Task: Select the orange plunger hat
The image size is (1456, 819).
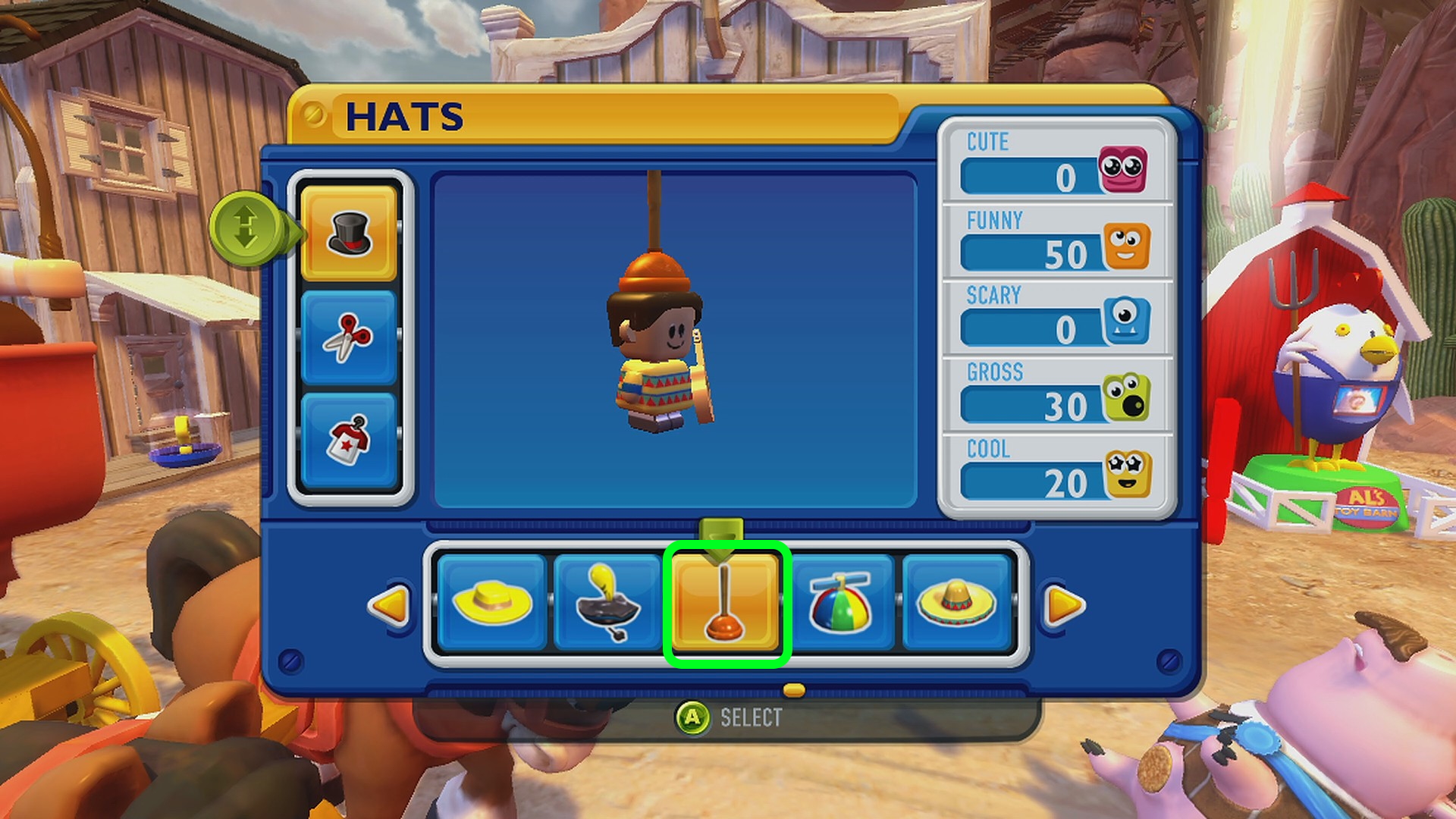Action: [x=726, y=604]
